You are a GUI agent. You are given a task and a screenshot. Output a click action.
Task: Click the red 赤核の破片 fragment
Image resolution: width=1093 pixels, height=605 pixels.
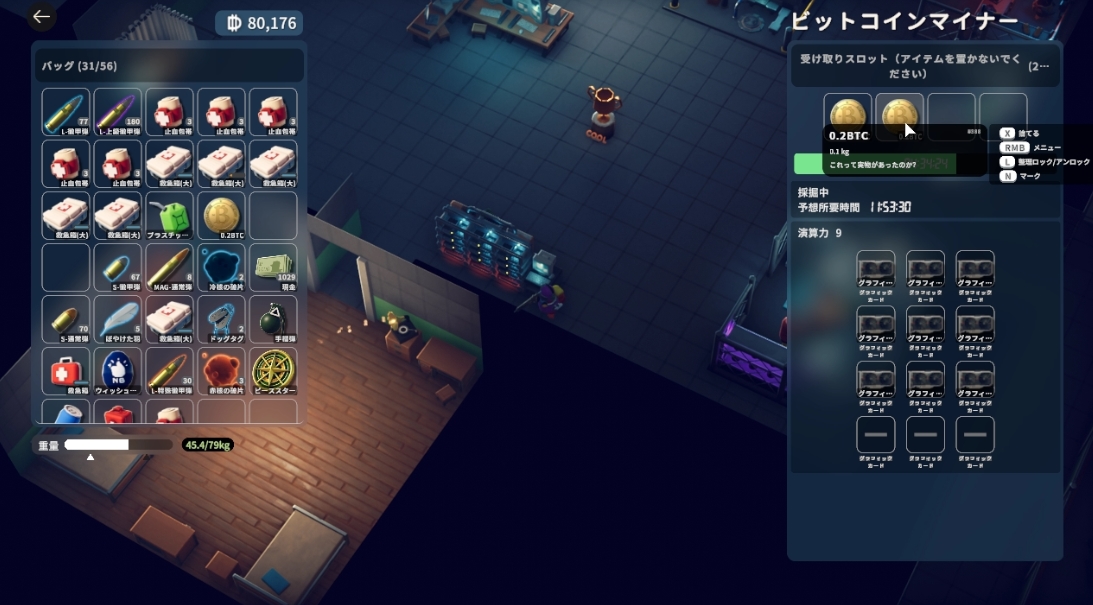[222, 371]
